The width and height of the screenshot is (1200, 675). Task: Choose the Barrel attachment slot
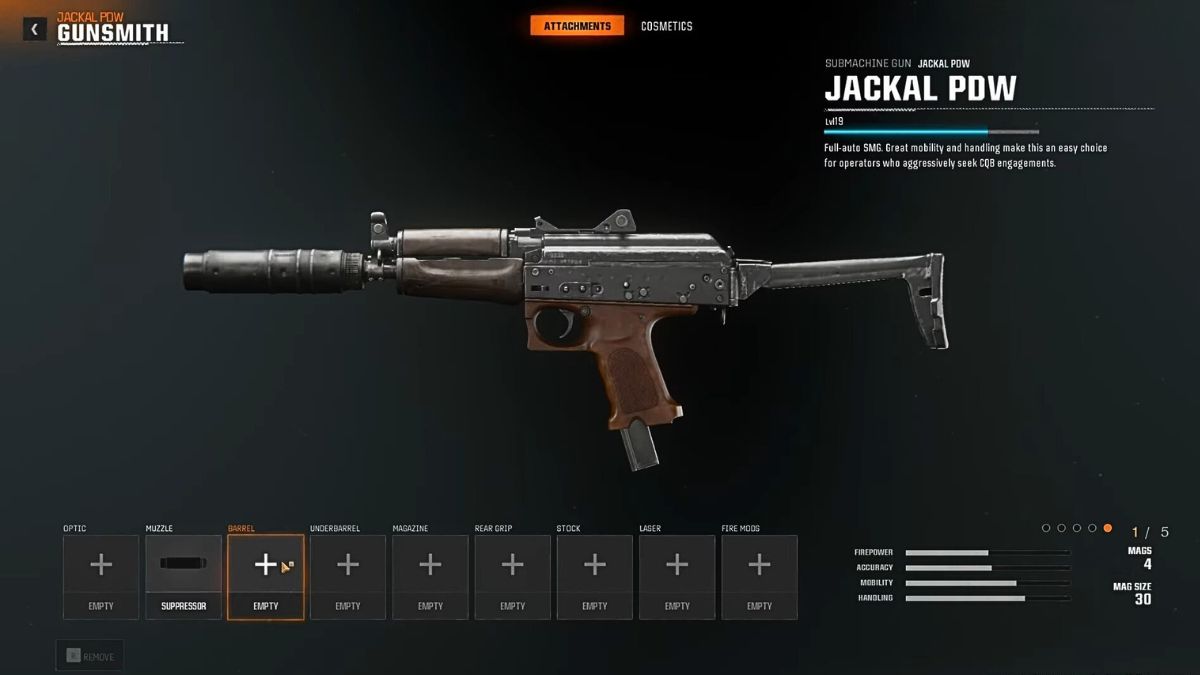tap(265, 576)
